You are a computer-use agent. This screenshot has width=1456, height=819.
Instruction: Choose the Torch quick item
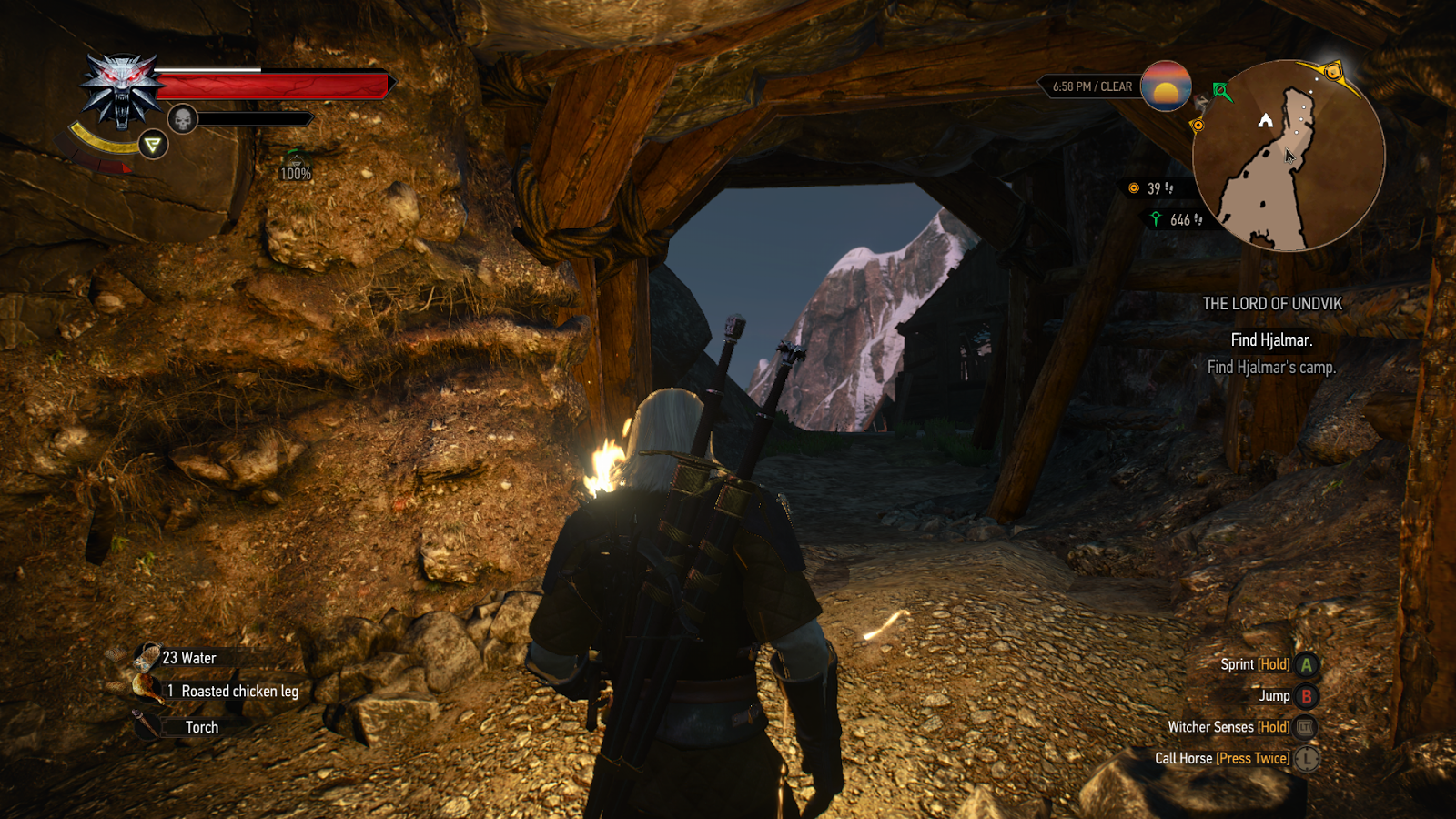coord(201,727)
